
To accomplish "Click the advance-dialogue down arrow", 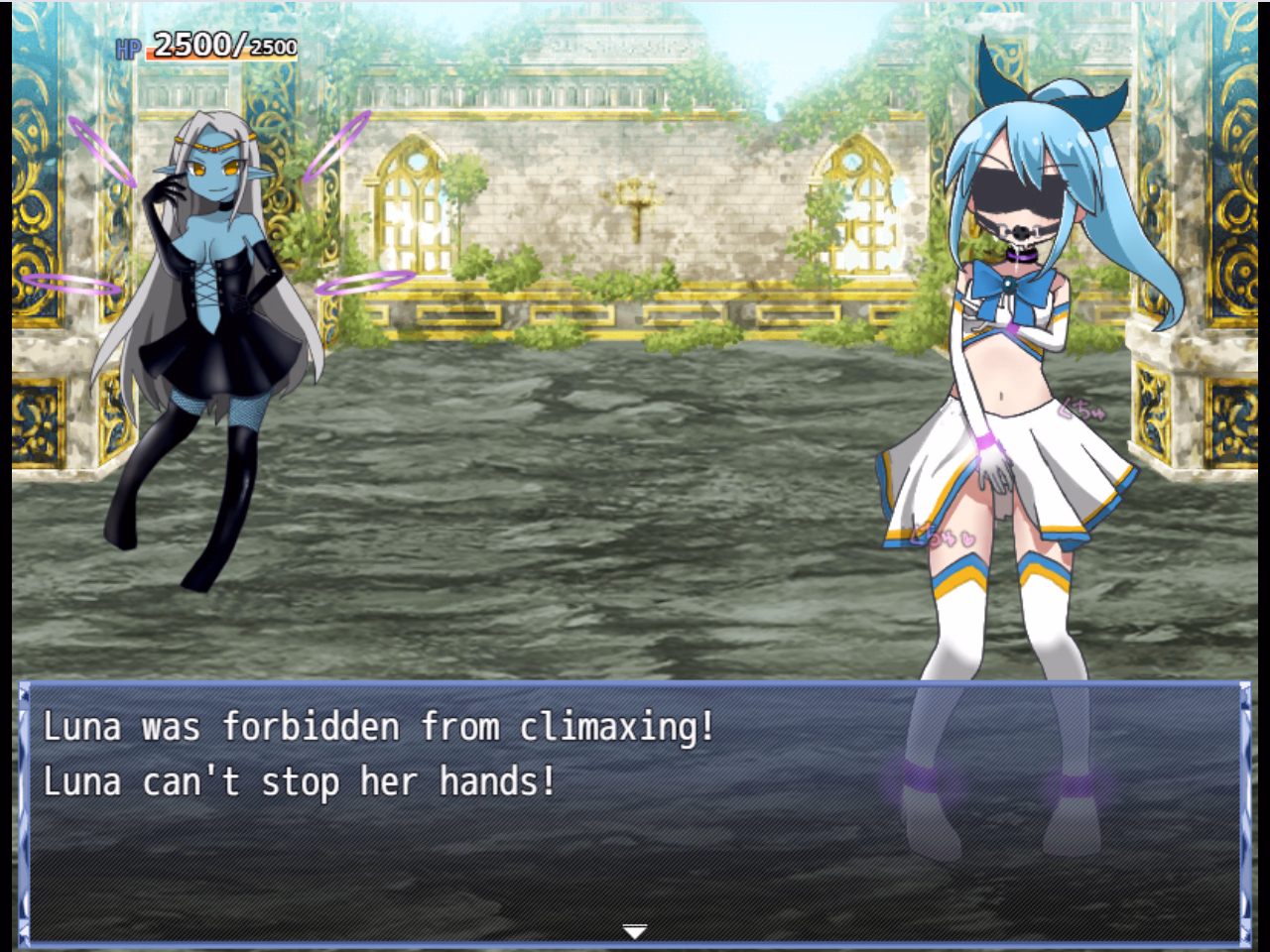I will tap(634, 930).
